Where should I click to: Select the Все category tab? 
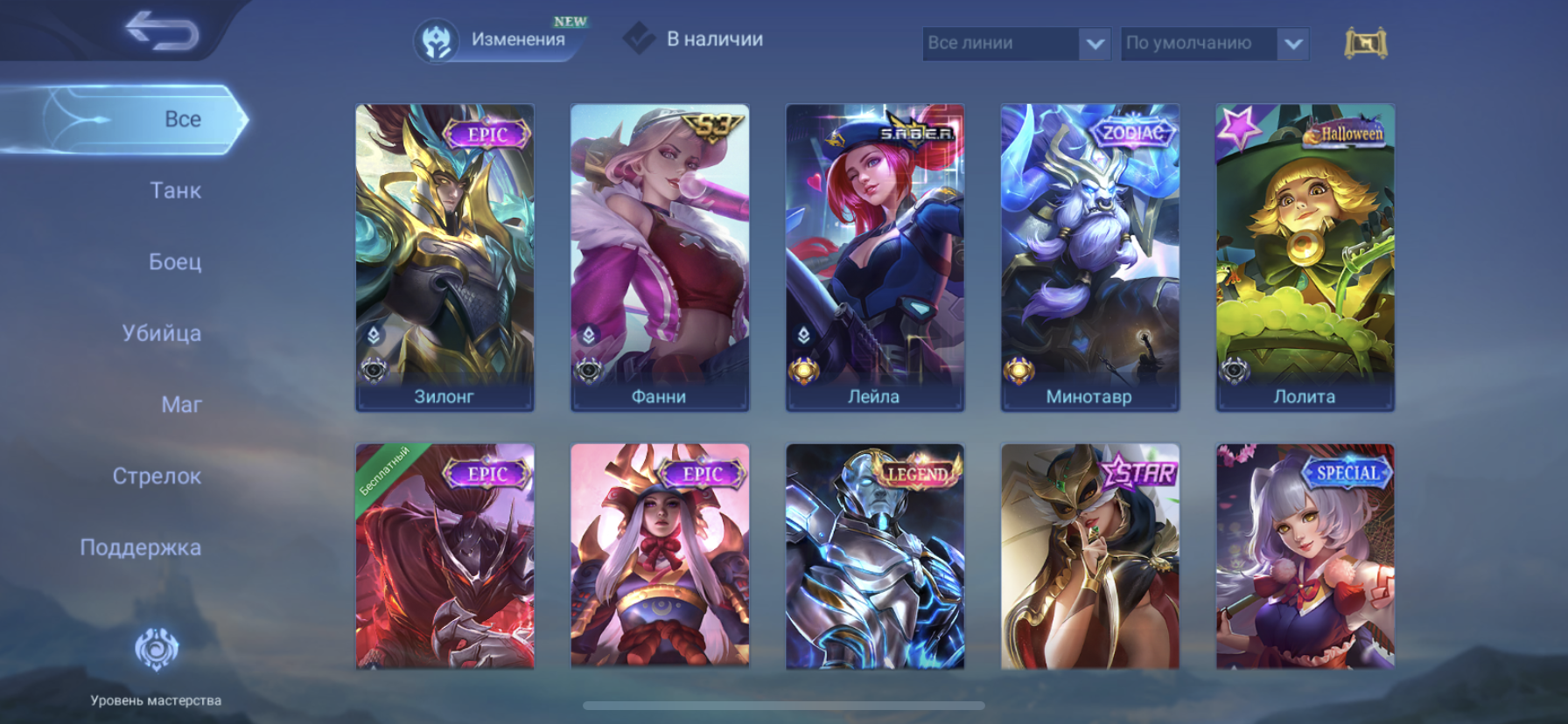click(x=182, y=119)
